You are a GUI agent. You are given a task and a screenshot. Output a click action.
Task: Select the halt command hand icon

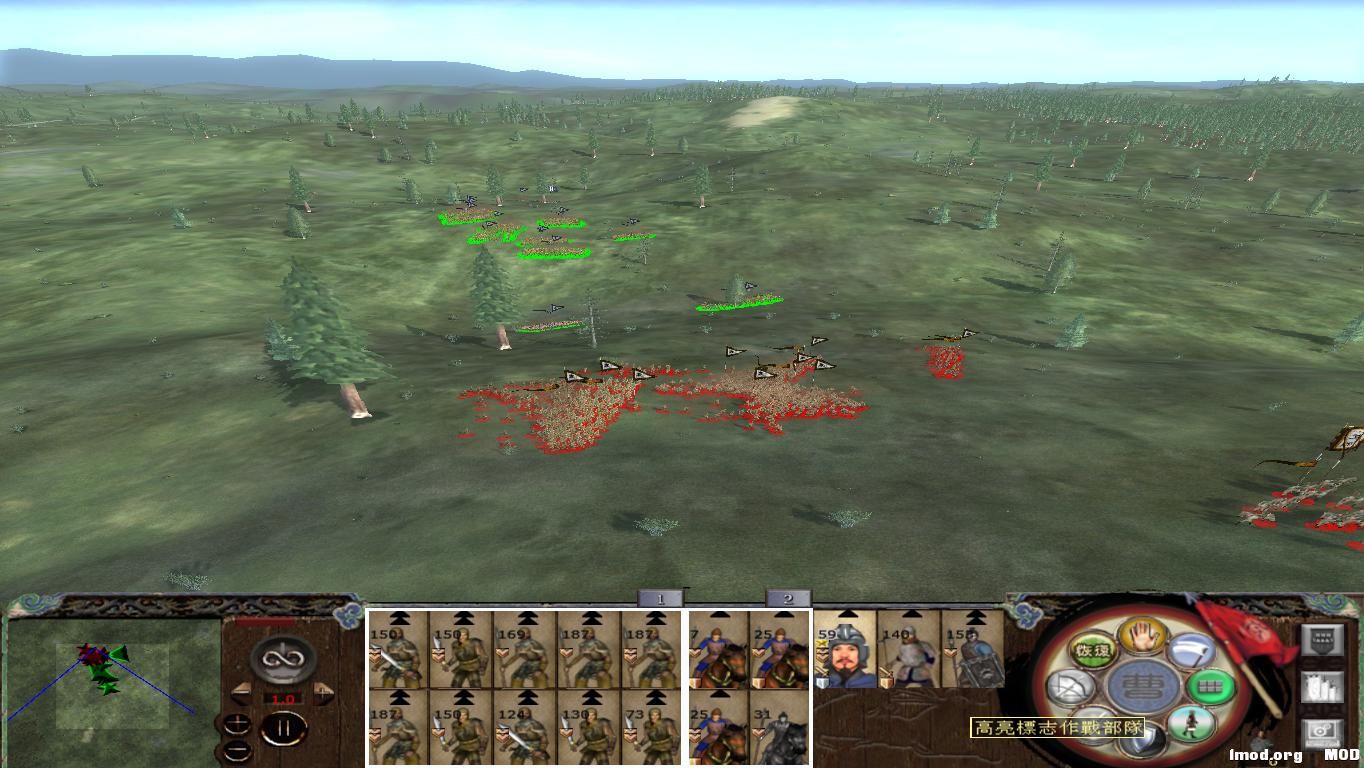1142,639
